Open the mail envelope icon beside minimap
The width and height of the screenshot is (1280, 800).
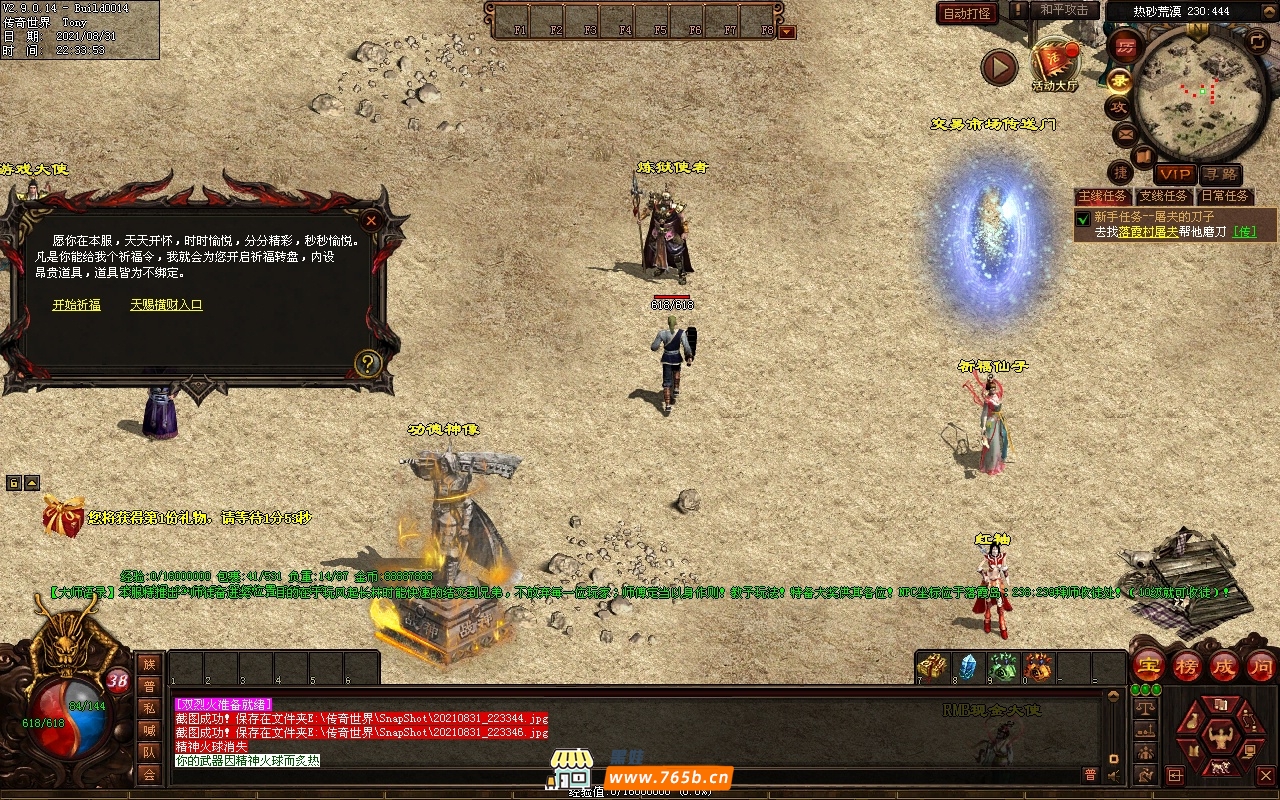pyautogui.click(x=1125, y=133)
